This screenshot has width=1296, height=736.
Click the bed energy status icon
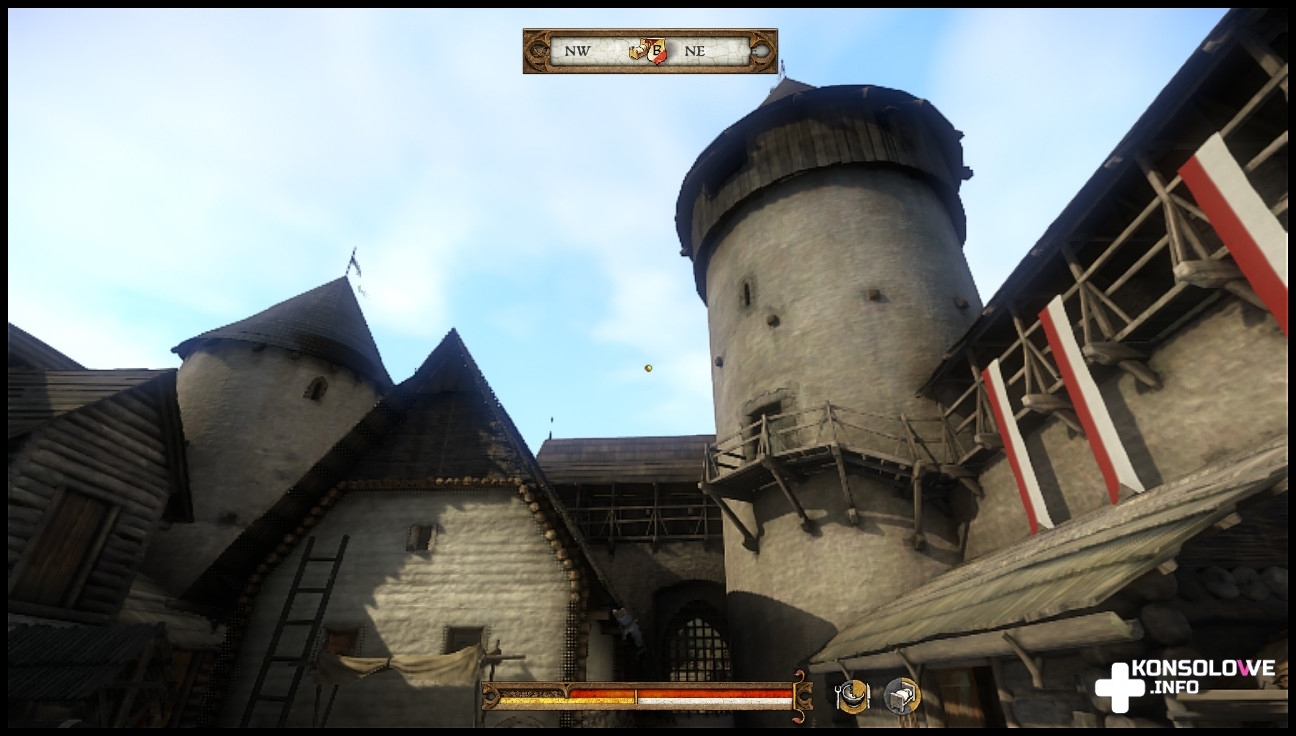(x=901, y=696)
